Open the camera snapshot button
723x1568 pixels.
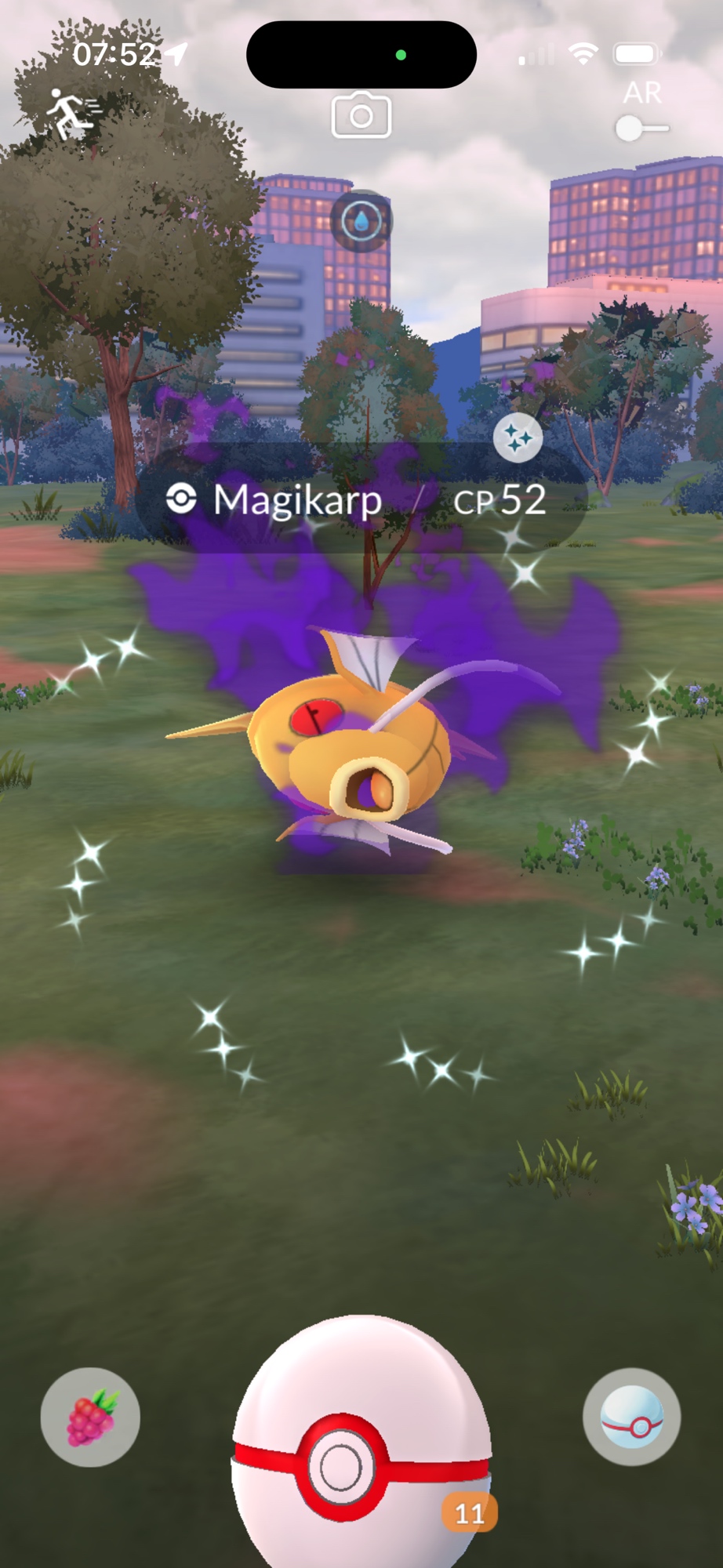click(x=361, y=116)
